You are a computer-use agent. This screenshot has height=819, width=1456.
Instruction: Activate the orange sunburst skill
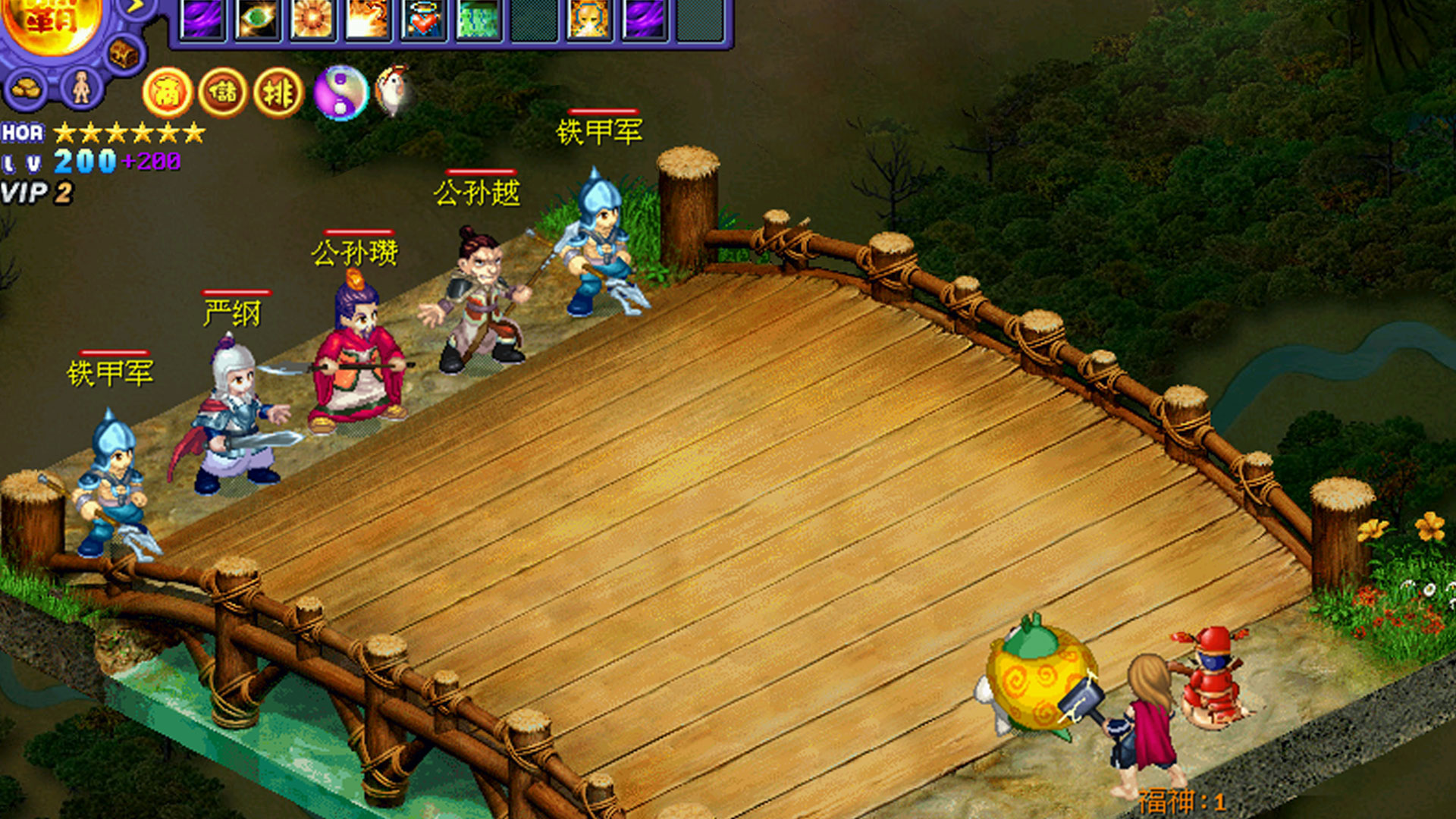[x=312, y=19]
